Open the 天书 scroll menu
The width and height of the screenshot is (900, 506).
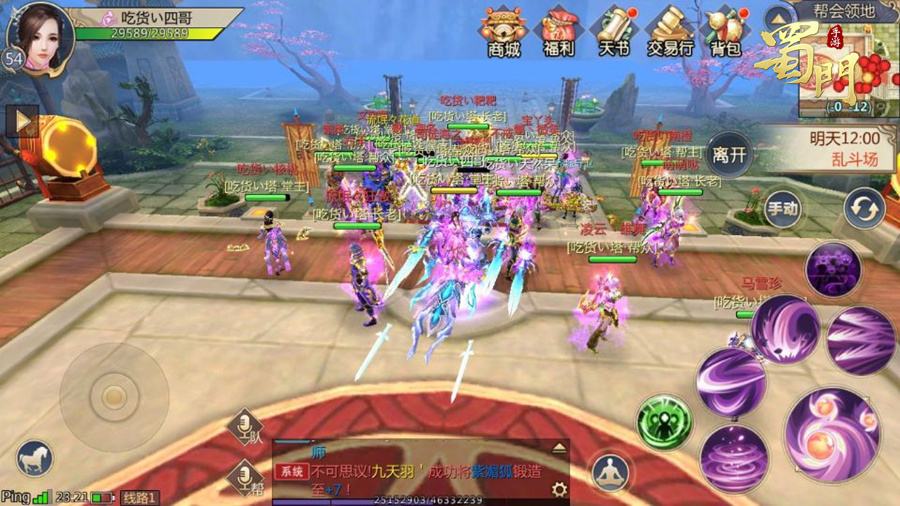(x=613, y=31)
